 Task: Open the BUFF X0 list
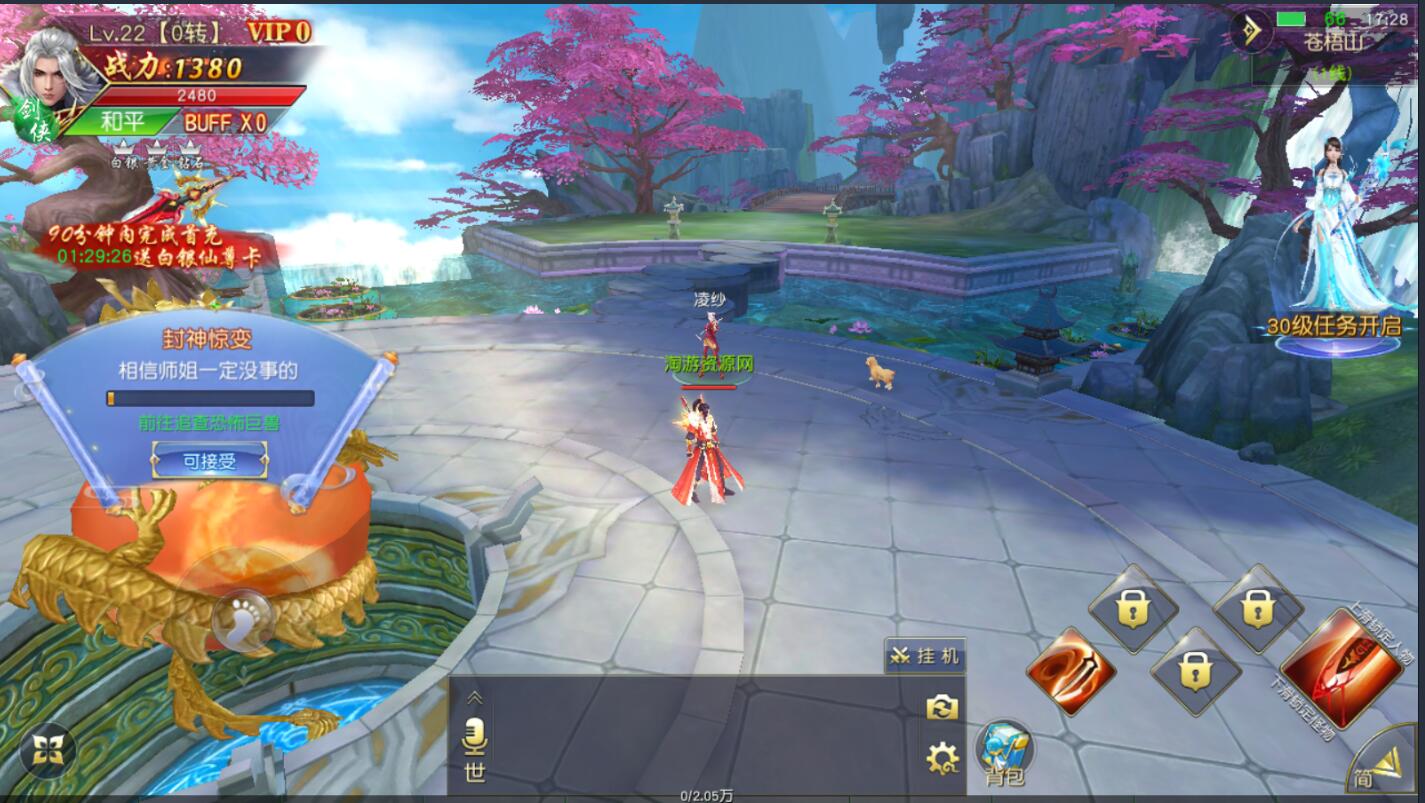point(225,122)
